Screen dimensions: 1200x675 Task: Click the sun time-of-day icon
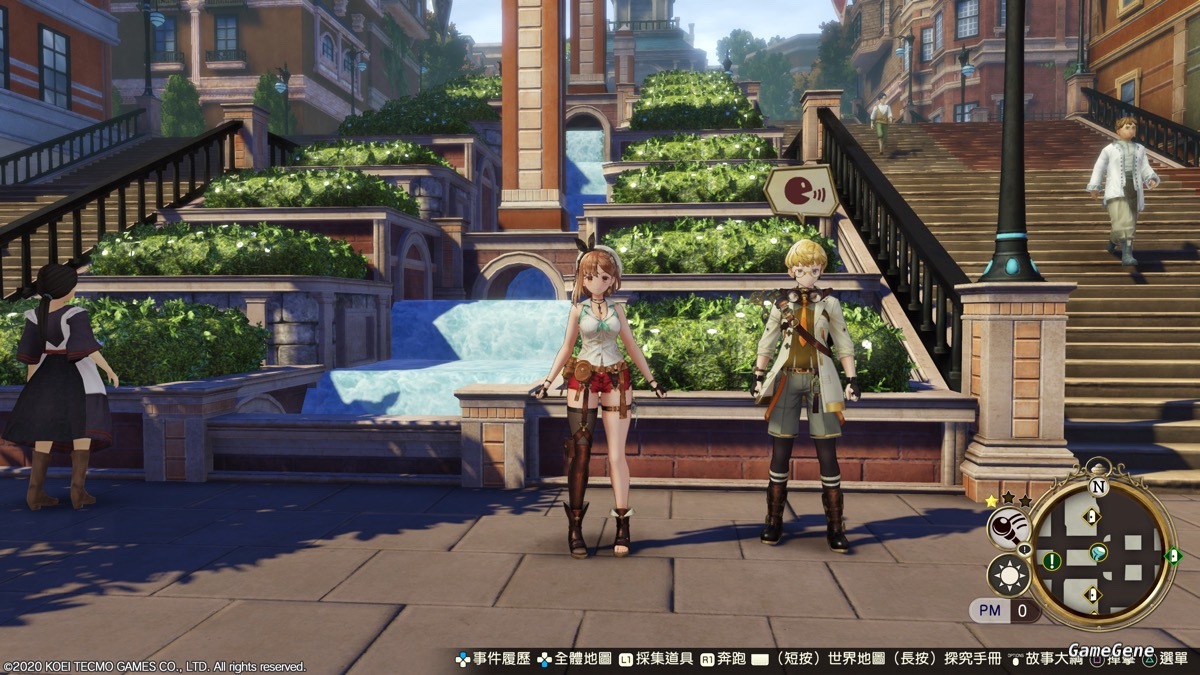coord(1008,575)
